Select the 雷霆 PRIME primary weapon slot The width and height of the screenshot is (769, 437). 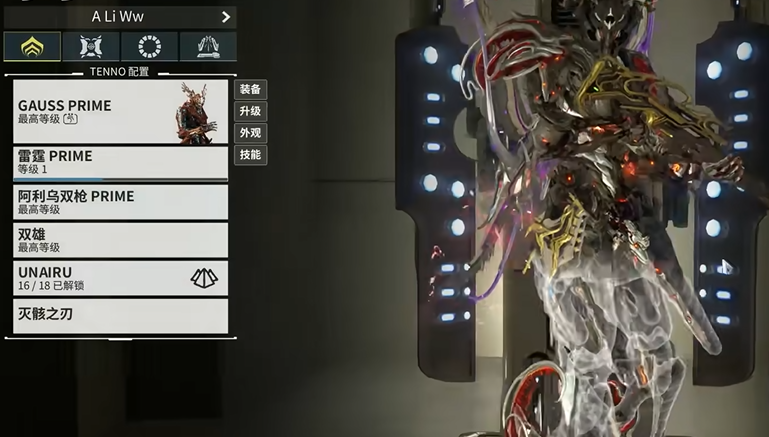tap(120, 163)
